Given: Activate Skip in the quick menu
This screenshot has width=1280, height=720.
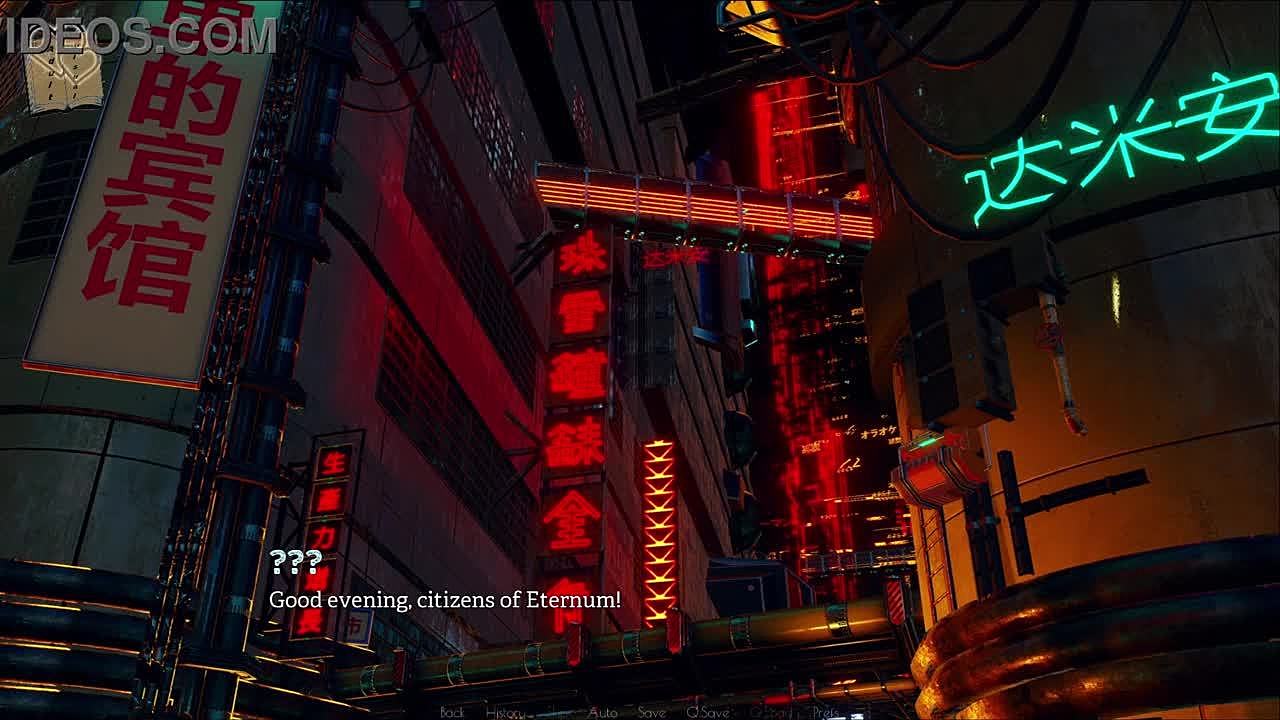Looking at the screenshot, I should [561, 712].
